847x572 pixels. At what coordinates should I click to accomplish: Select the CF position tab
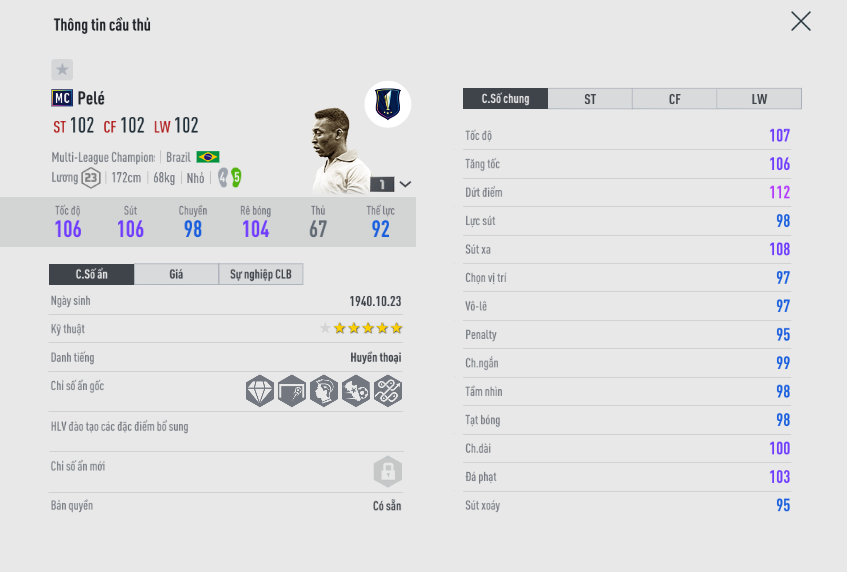point(675,99)
